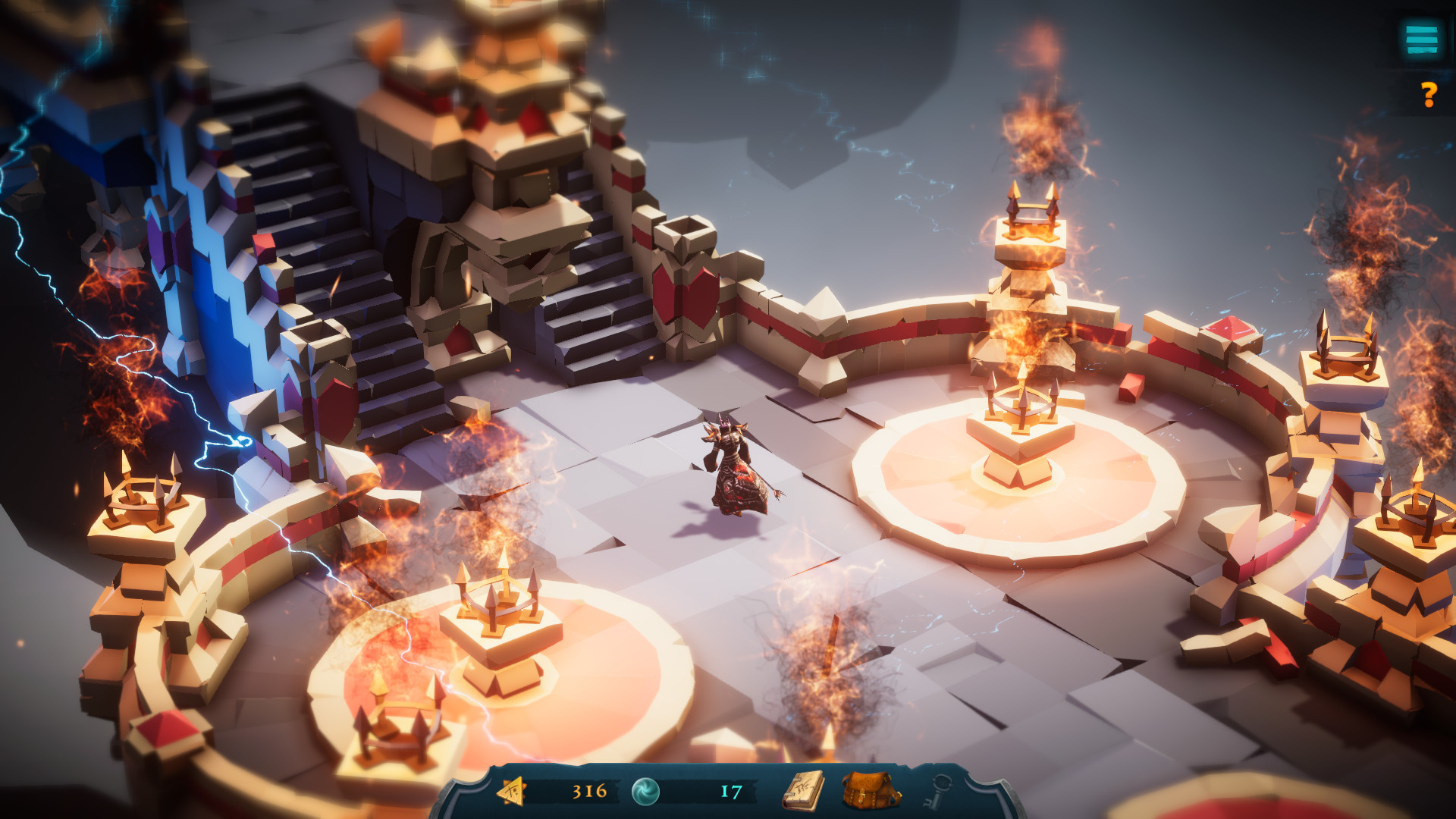Click the golden triangle rune currency icon
Viewport: 1456px width, 819px height.
click(x=513, y=791)
